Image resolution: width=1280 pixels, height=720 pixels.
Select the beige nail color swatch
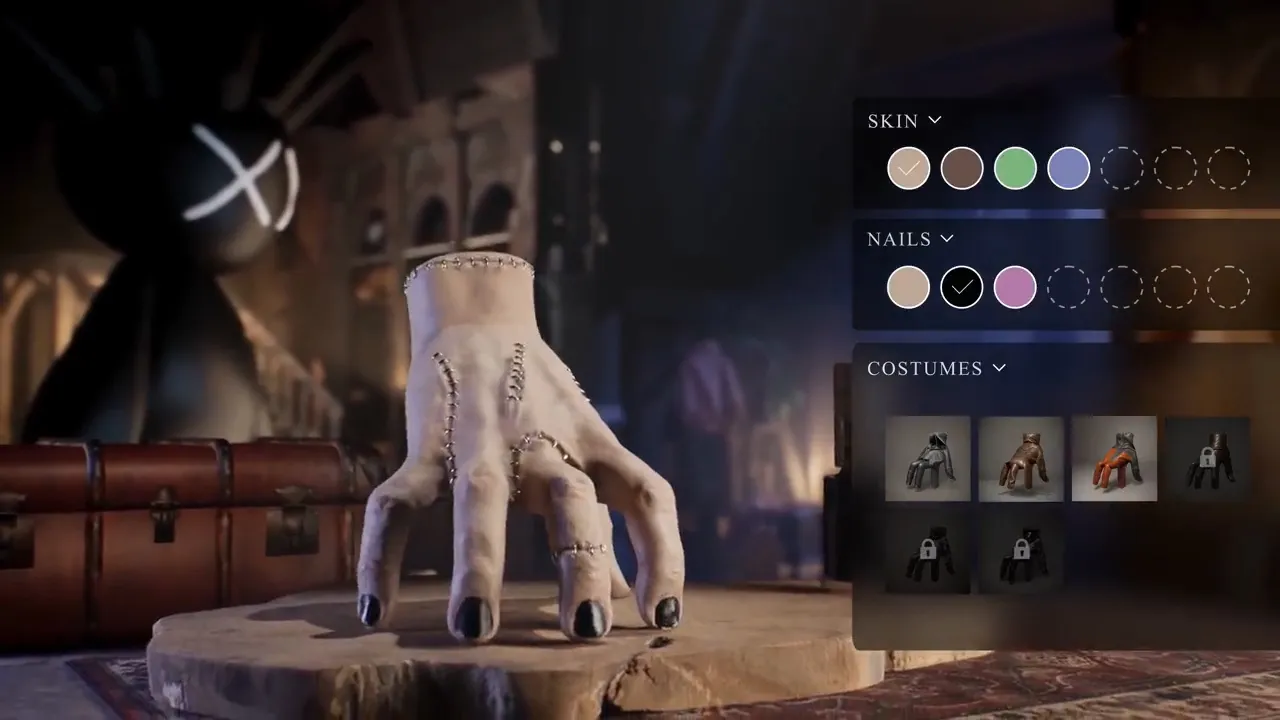tap(908, 287)
